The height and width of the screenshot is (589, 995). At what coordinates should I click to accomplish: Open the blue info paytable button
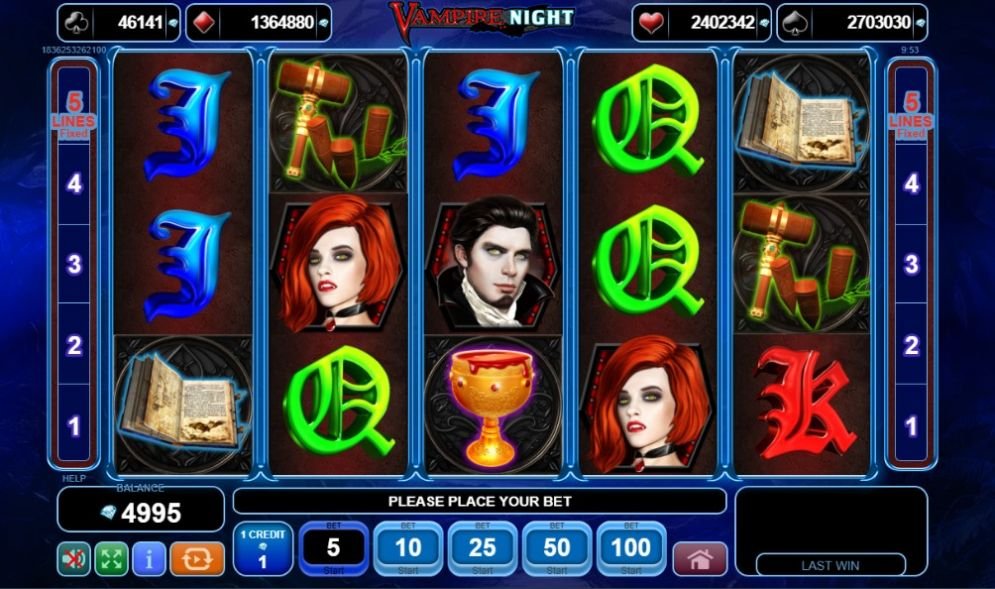point(149,559)
